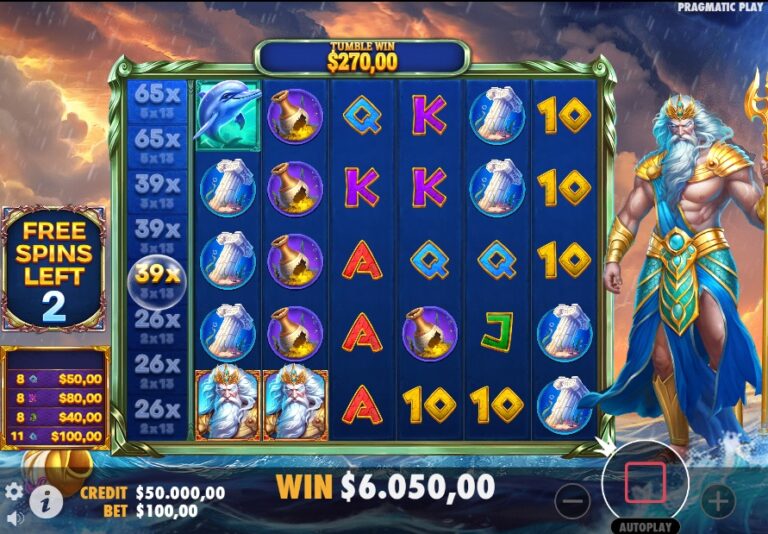The image size is (768, 534).
Task: Open the settings gear menu
Action: [14, 491]
